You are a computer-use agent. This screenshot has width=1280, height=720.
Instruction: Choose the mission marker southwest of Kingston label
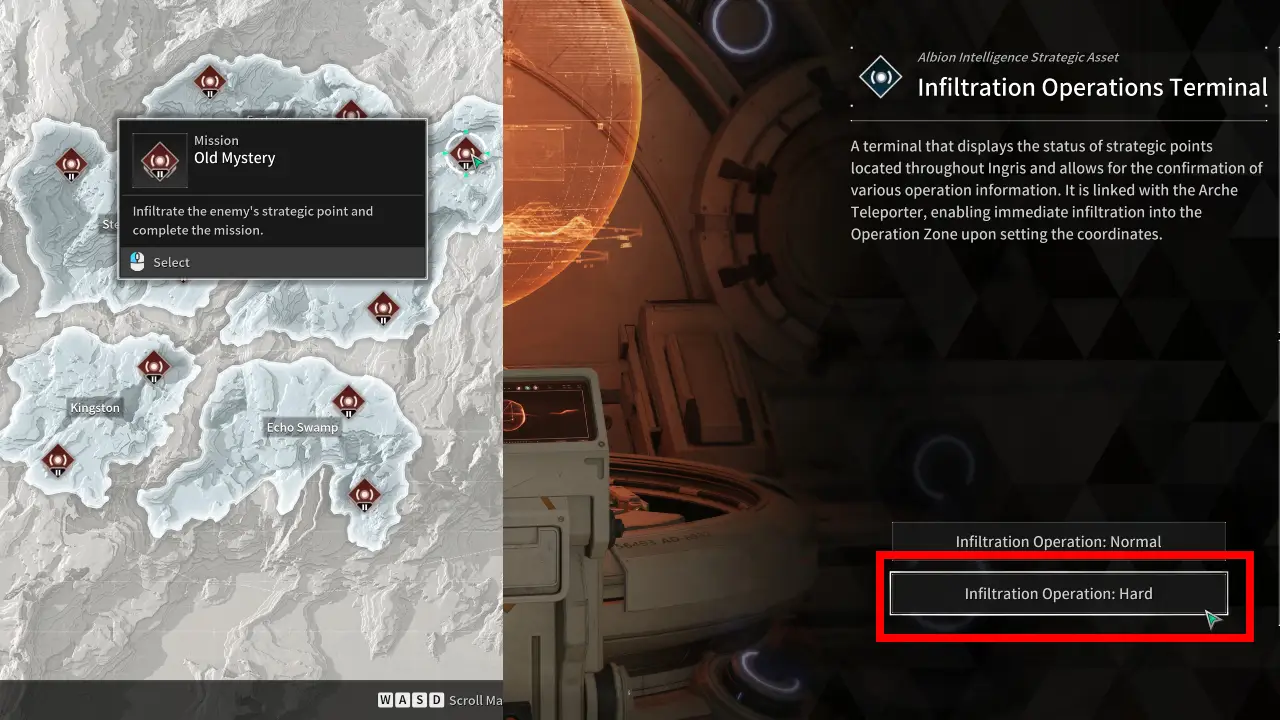(58, 460)
